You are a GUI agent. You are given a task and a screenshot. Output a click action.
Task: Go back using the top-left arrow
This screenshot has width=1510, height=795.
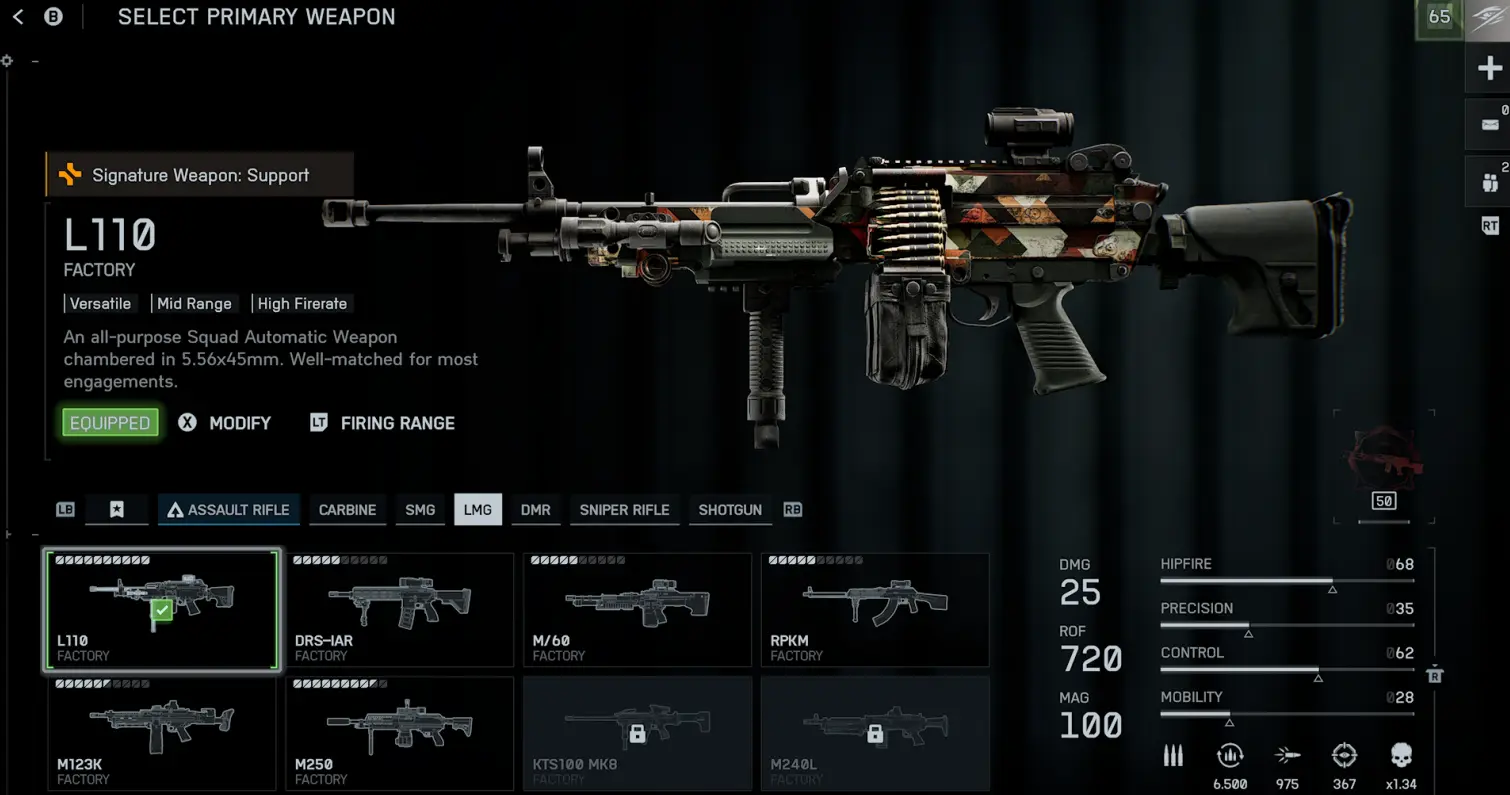(18, 17)
